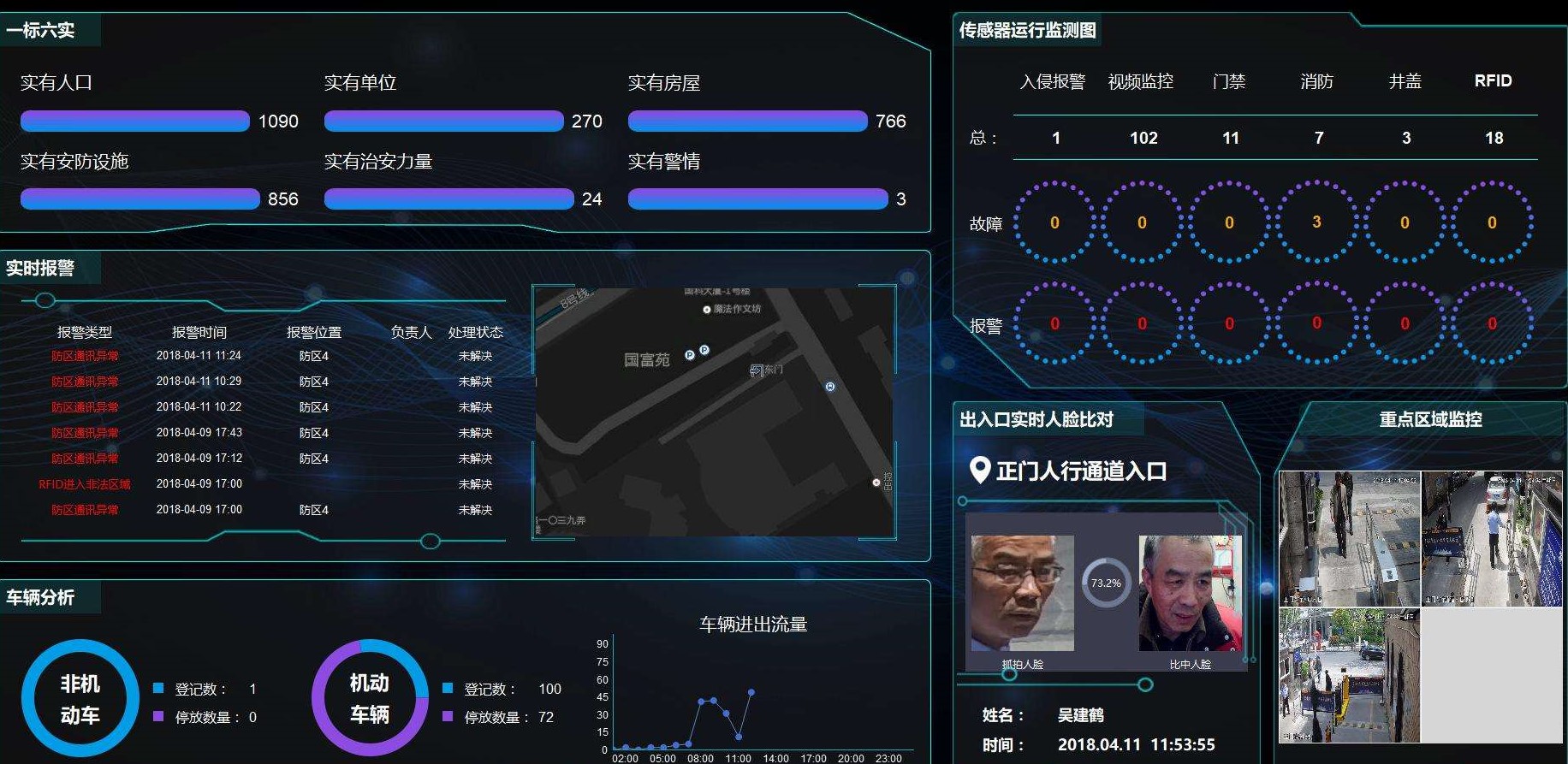This screenshot has width=1568, height=764.
Task: Click the P parking marker on the map
Action: (690, 354)
